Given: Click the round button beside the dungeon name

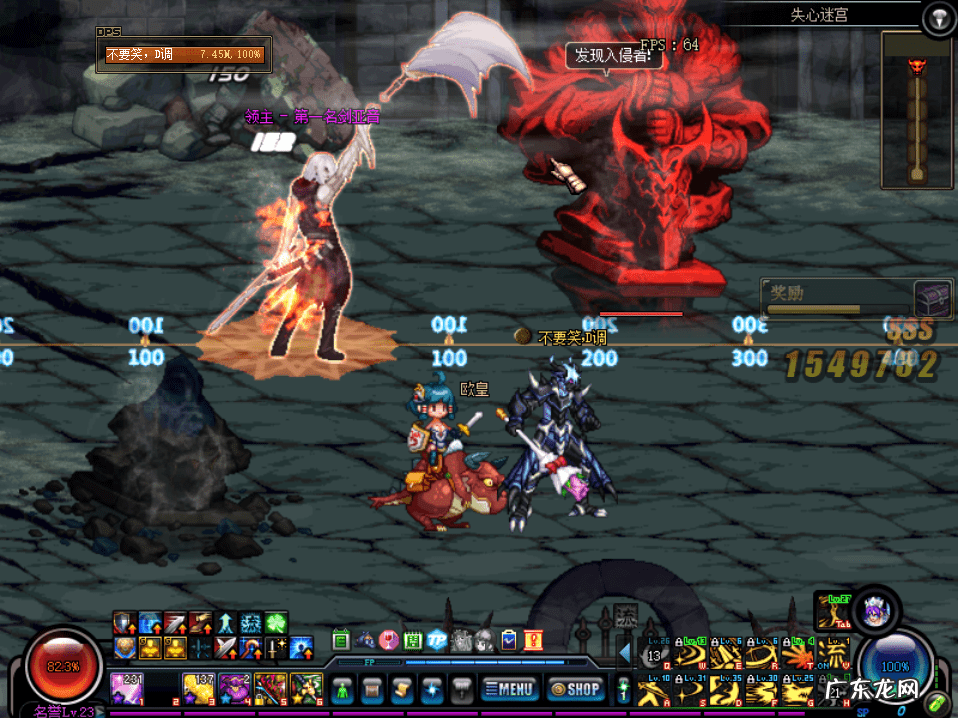Looking at the screenshot, I should (938, 17).
